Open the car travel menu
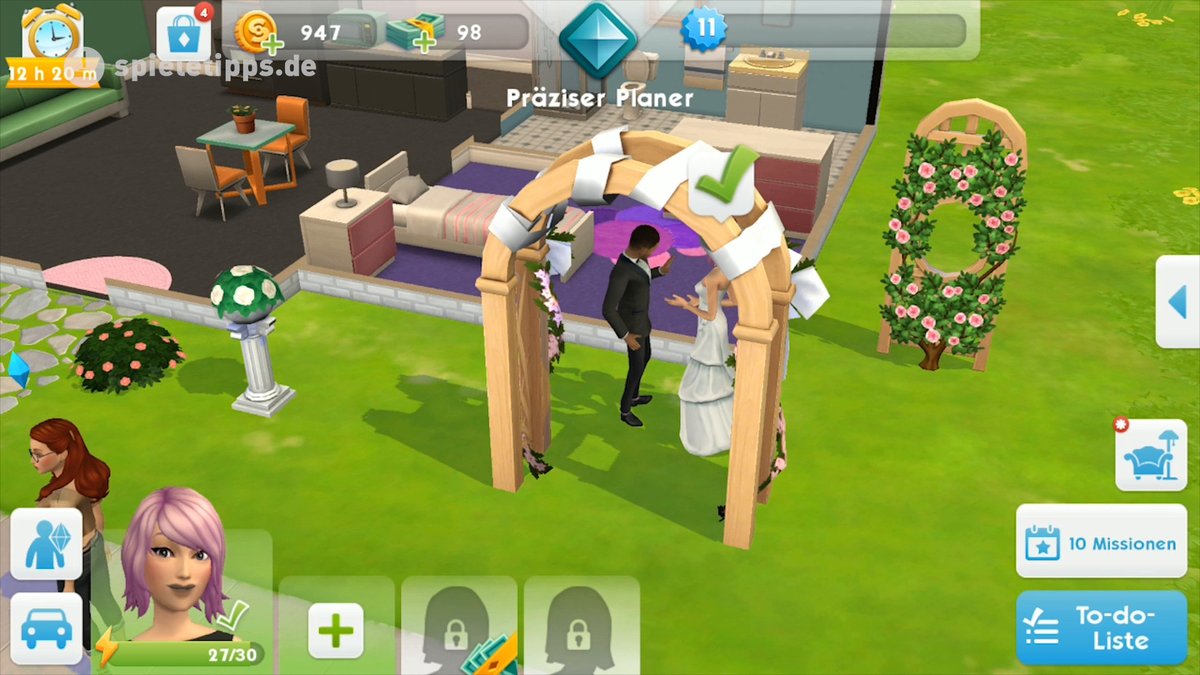The width and height of the screenshot is (1200, 675). pos(46,630)
